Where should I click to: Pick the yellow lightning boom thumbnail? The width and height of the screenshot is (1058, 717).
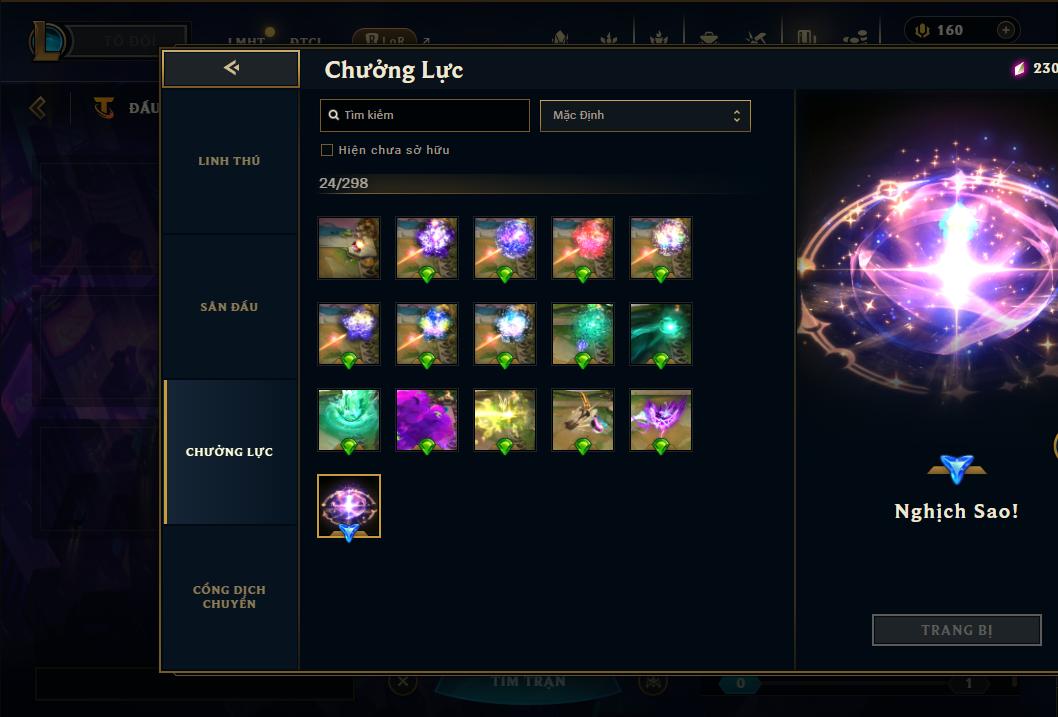pos(505,419)
